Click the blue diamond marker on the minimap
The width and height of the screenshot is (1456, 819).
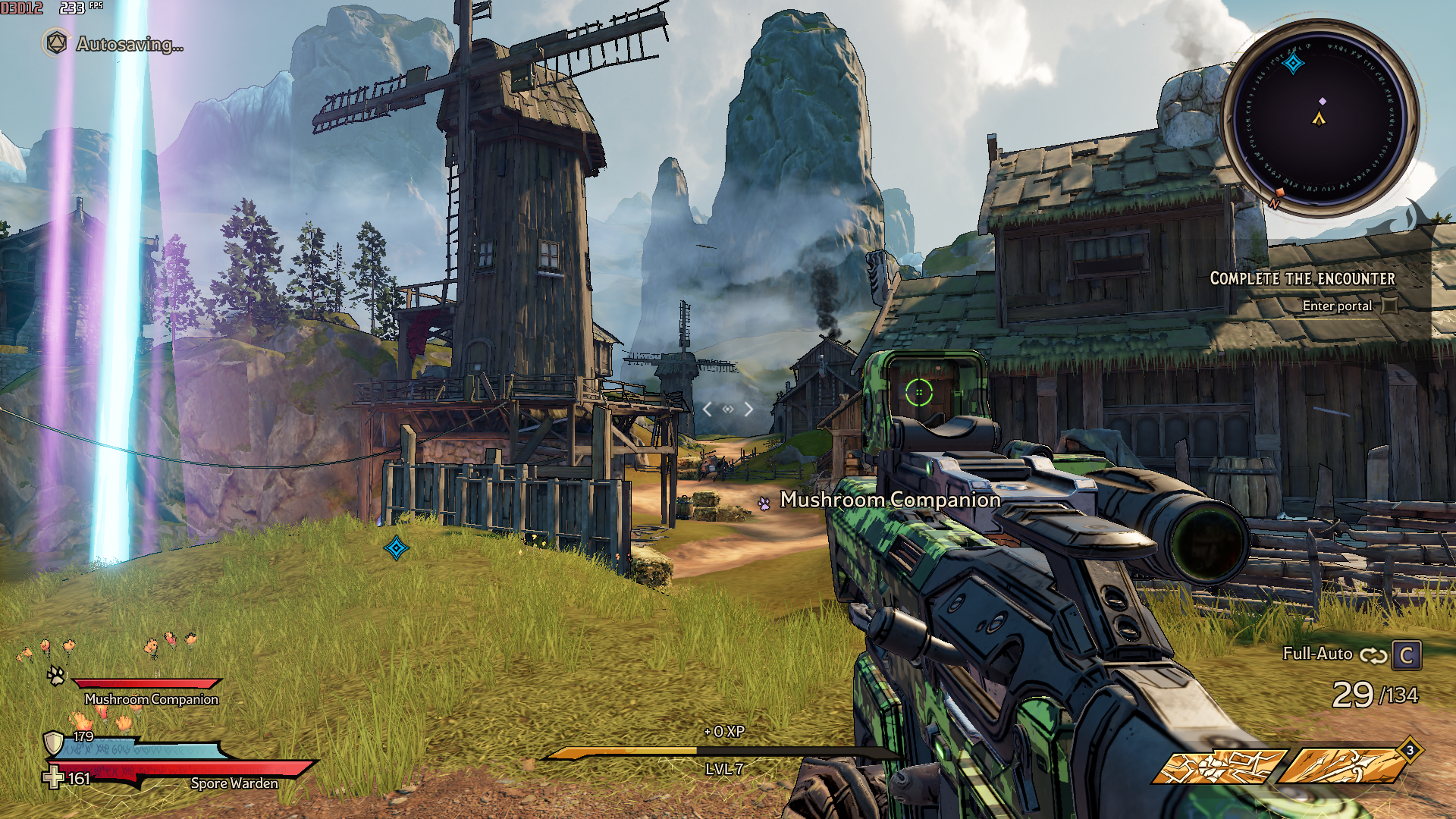pyautogui.click(x=1293, y=63)
